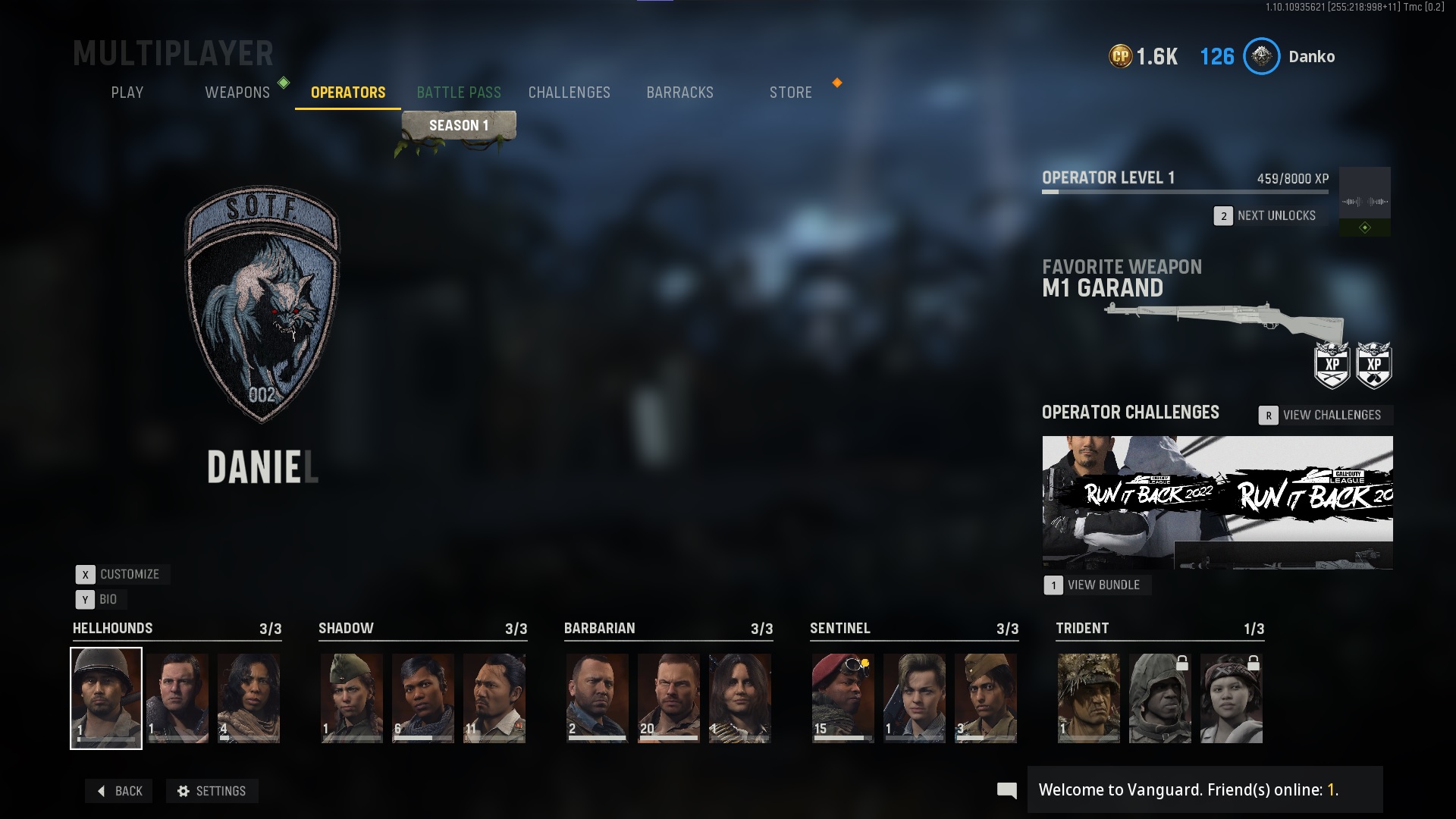1456x819 pixels.
Task: Open the chat message icon
Action: point(1006,790)
